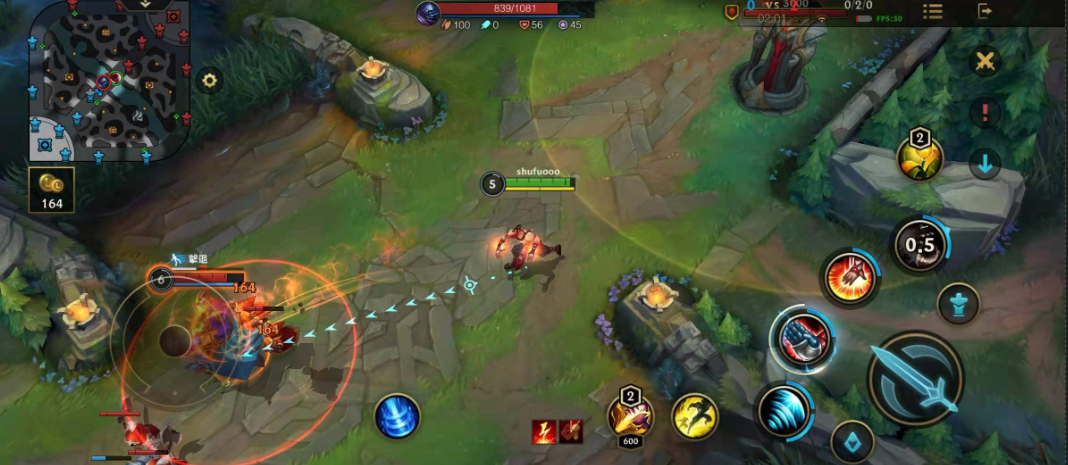Activate the blue swirl recall button
Image resolution: width=1068 pixels, height=465 pixels.
397,416
